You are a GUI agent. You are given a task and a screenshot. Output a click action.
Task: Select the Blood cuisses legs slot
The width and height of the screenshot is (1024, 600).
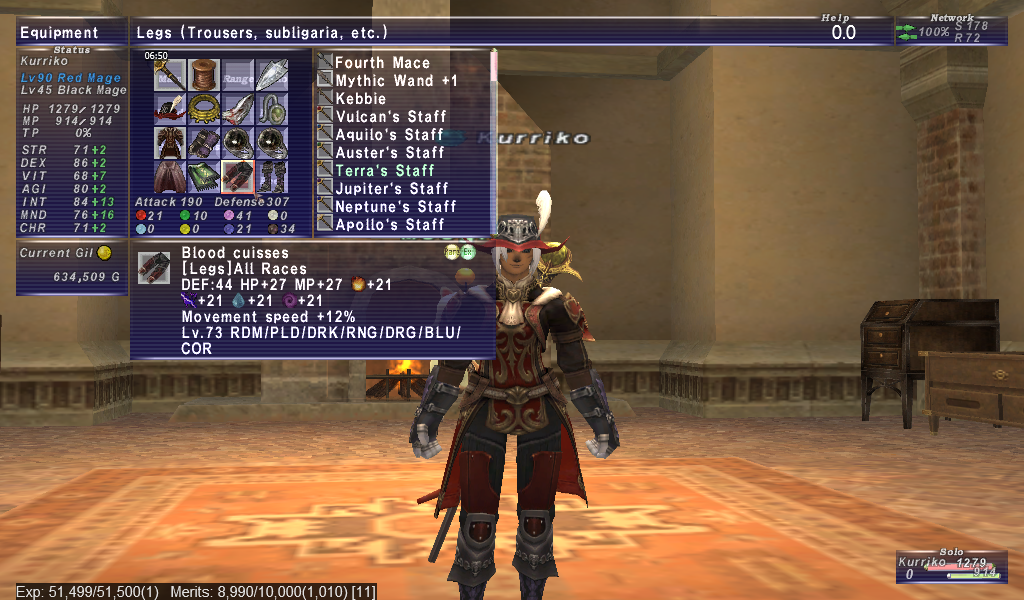(237, 175)
